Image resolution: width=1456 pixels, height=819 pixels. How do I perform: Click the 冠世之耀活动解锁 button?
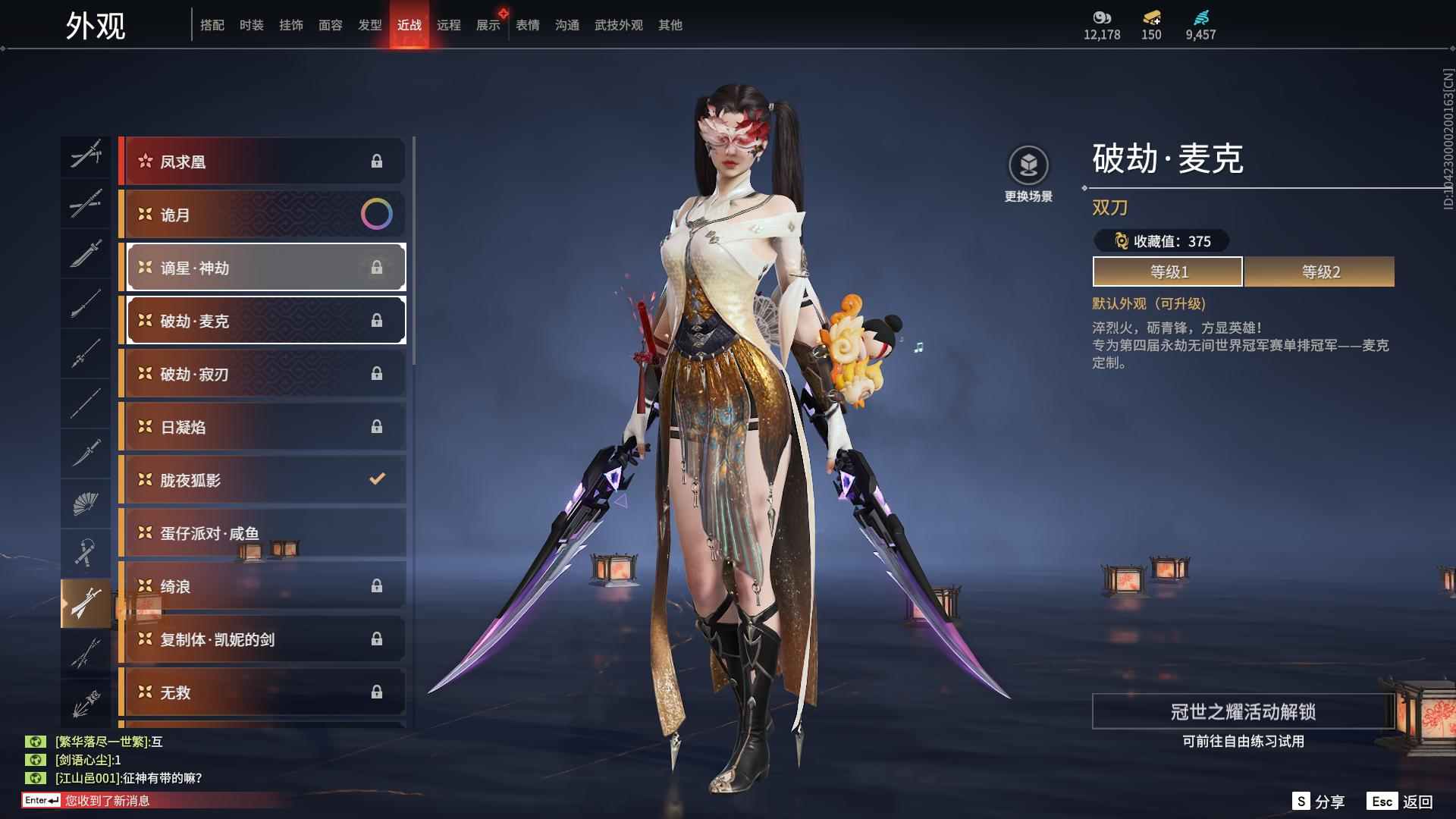click(1242, 711)
